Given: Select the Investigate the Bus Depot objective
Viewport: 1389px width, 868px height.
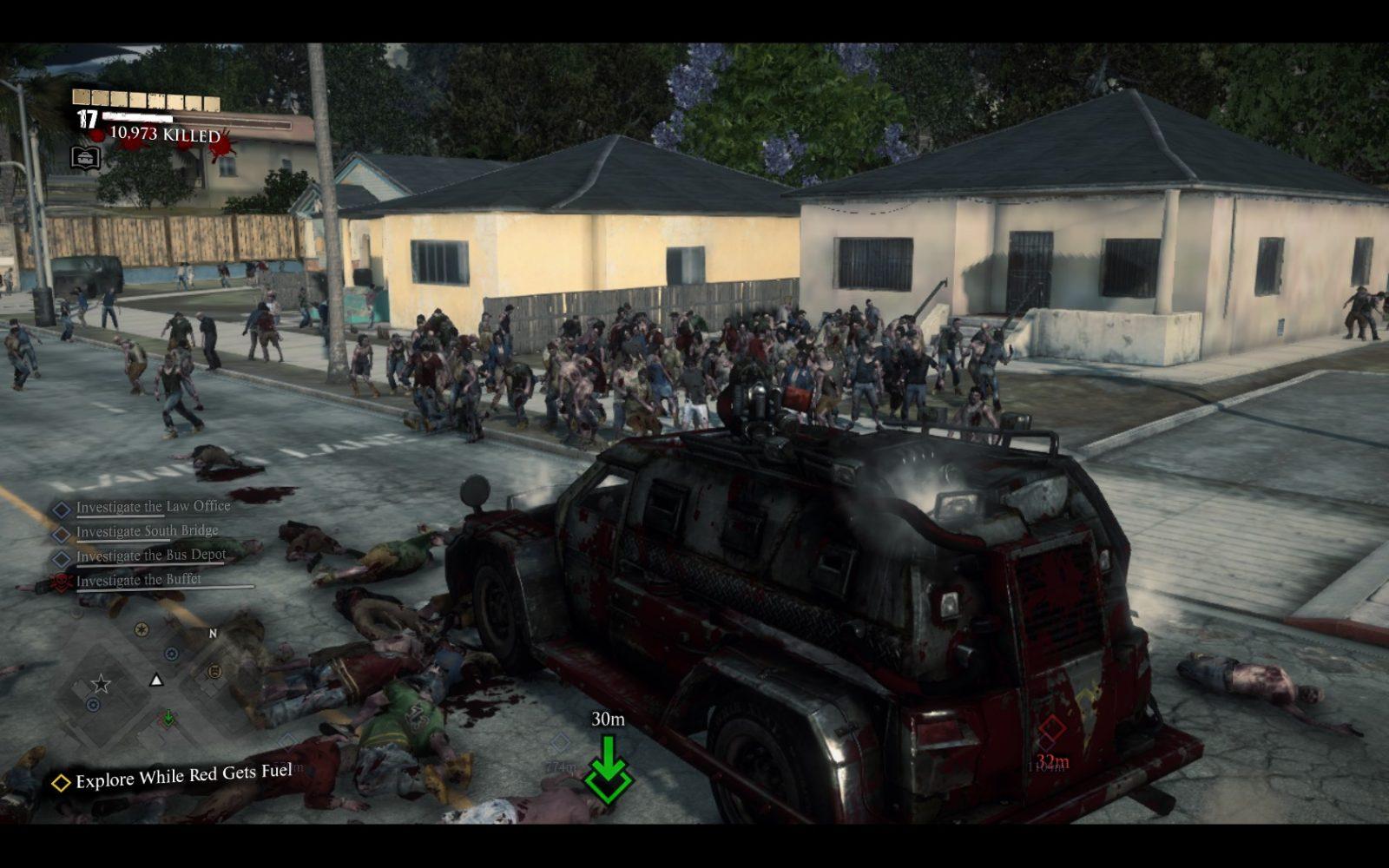Looking at the screenshot, I should (150, 556).
